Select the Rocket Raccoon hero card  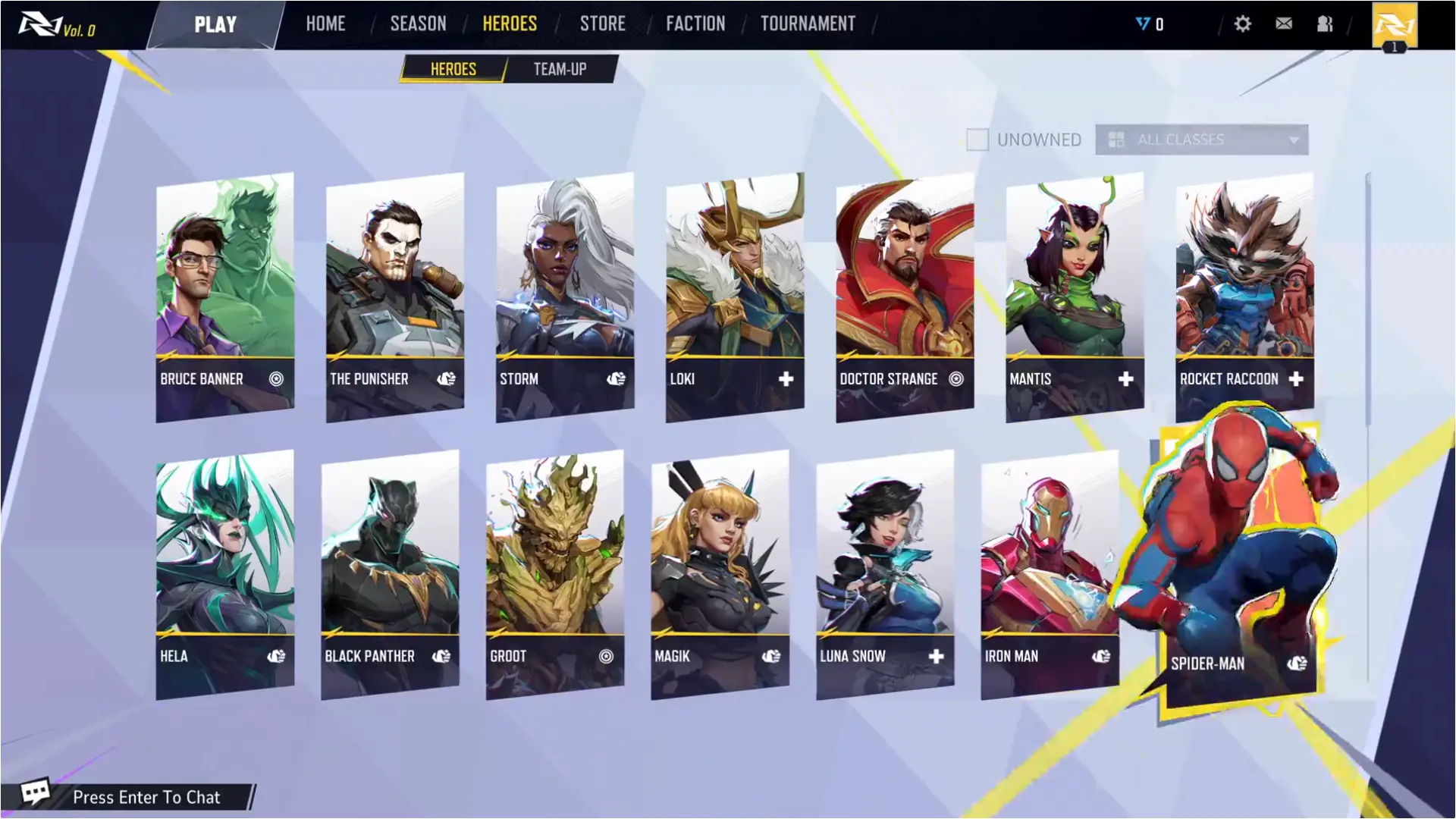(x=1244, y=296)
